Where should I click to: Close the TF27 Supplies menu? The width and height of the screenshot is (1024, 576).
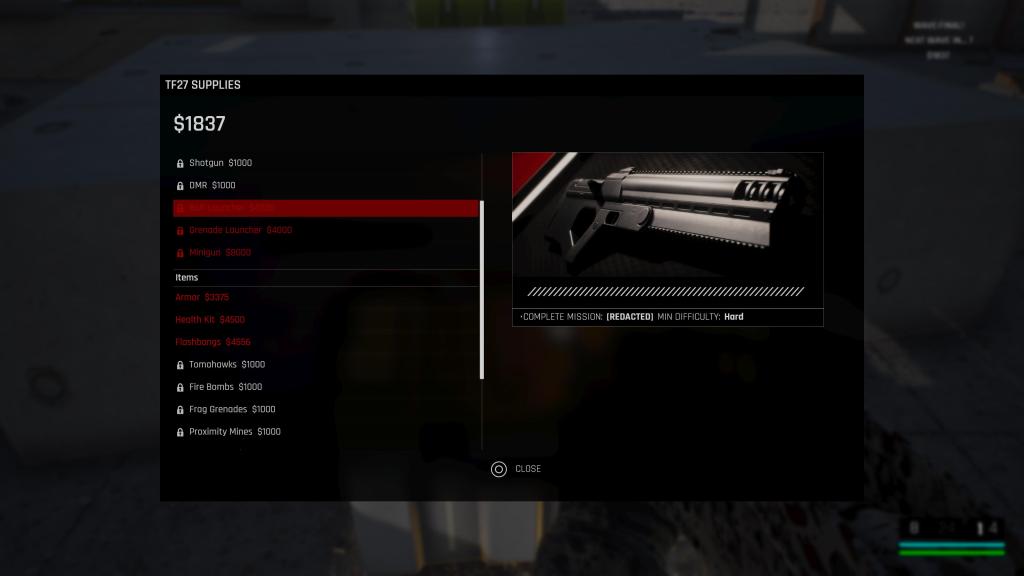[516, 469]
